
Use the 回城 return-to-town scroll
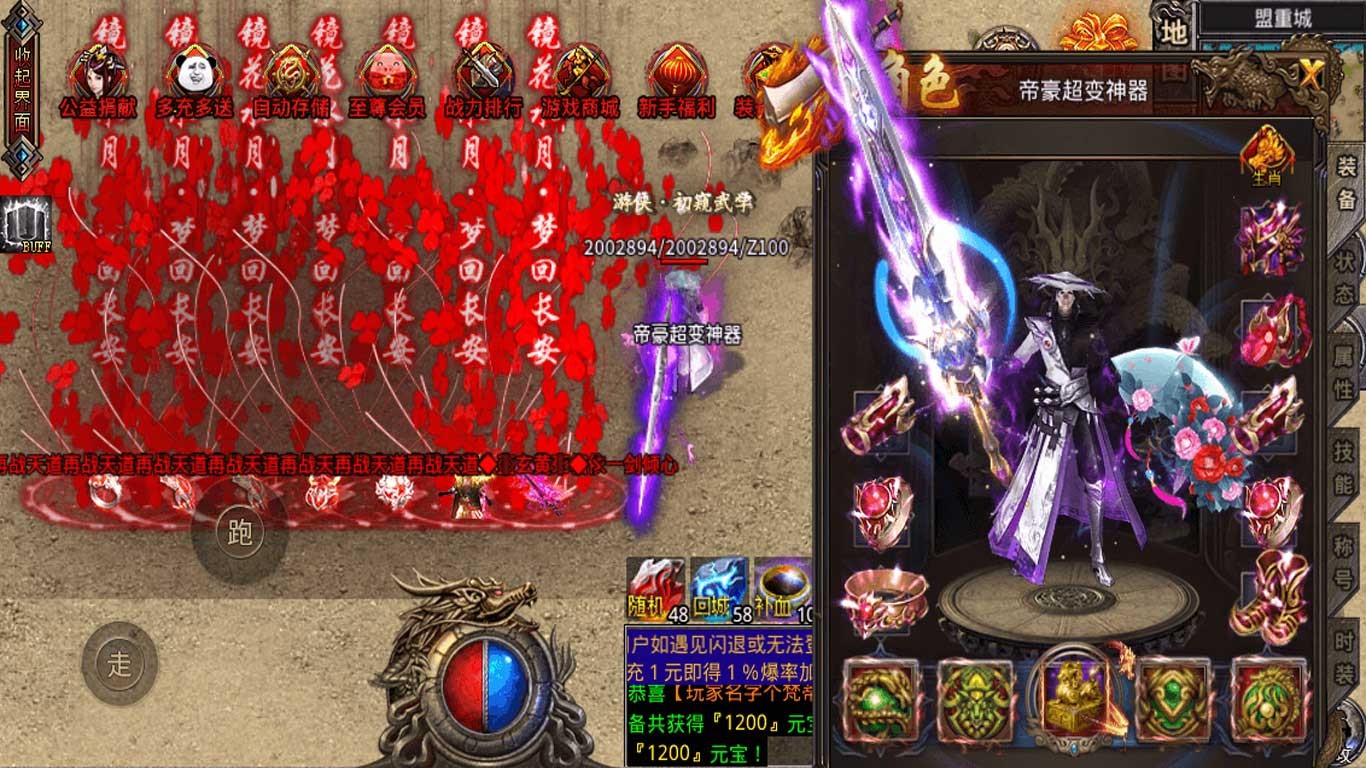click(720, 590)
